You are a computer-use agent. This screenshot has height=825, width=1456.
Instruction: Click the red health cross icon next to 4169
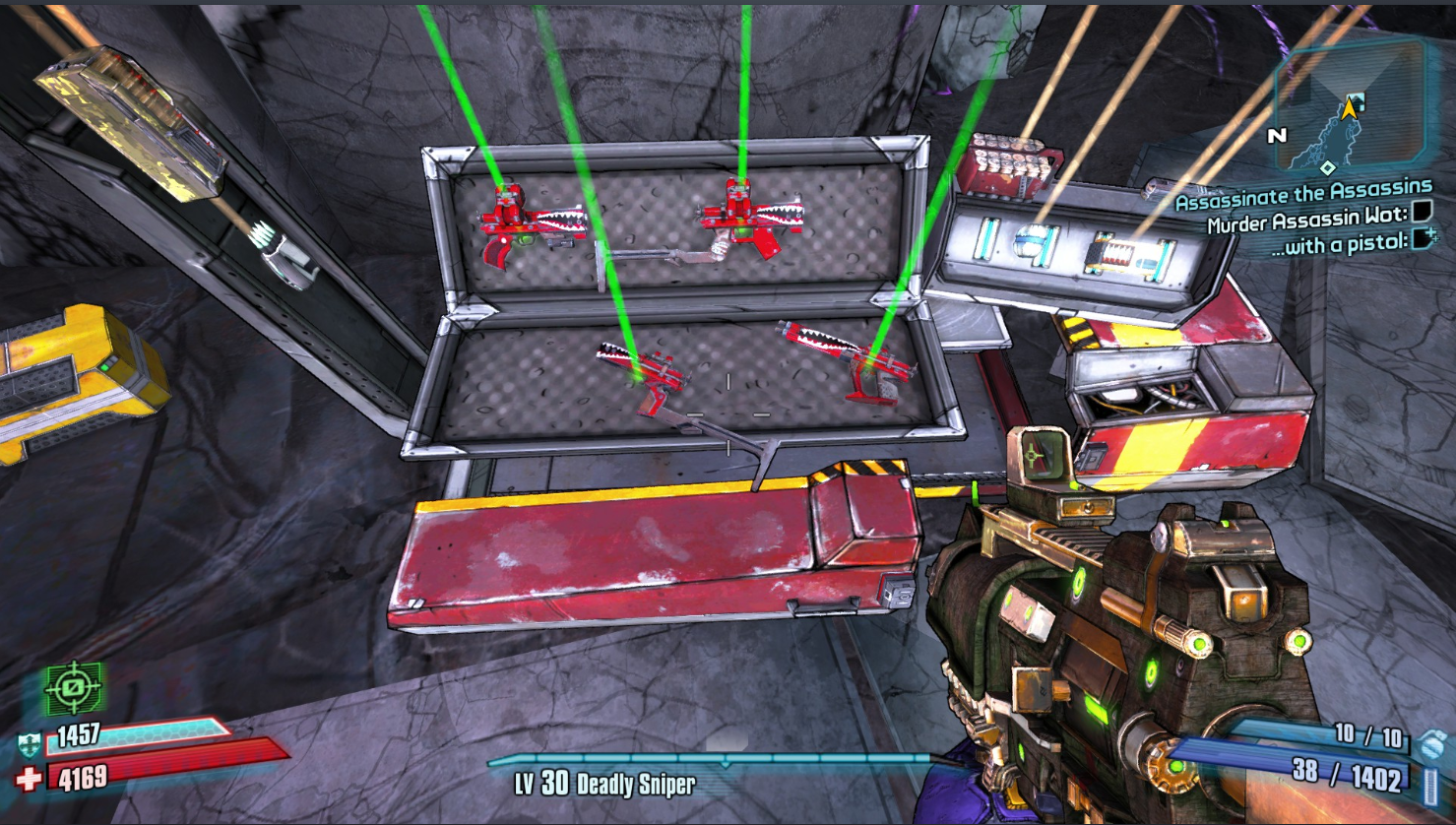pos(28,776)
